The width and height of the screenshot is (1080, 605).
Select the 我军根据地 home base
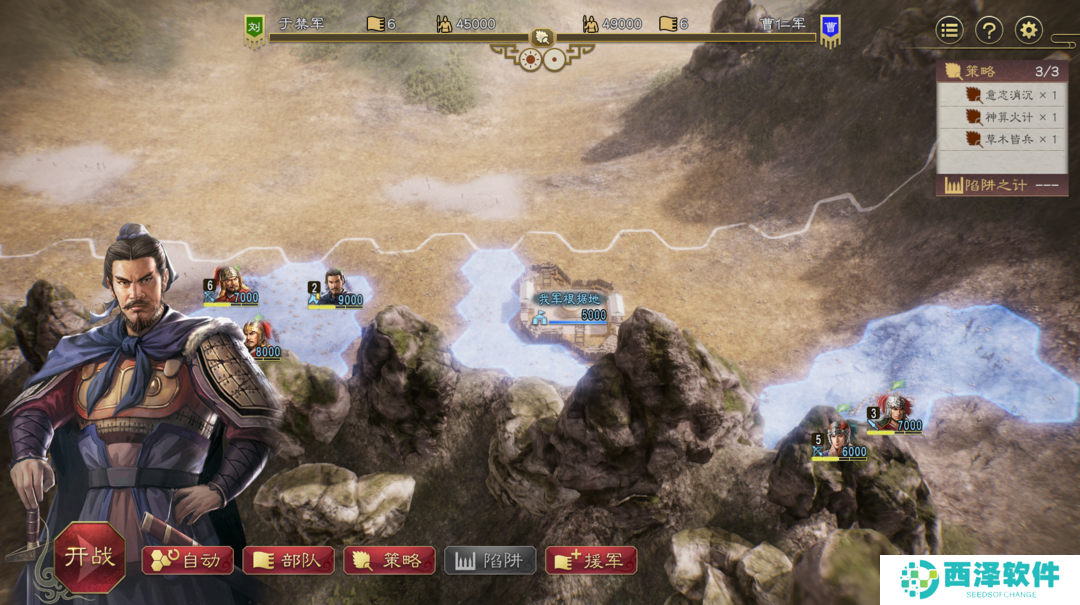(x=570, y=305)
